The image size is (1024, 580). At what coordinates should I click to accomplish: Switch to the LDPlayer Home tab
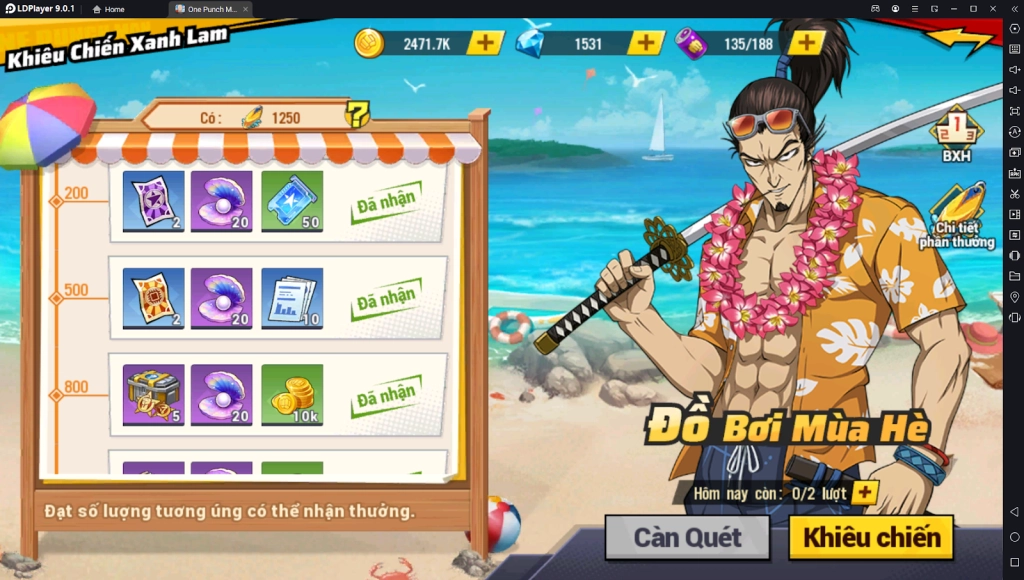click(x=108, y=9)
